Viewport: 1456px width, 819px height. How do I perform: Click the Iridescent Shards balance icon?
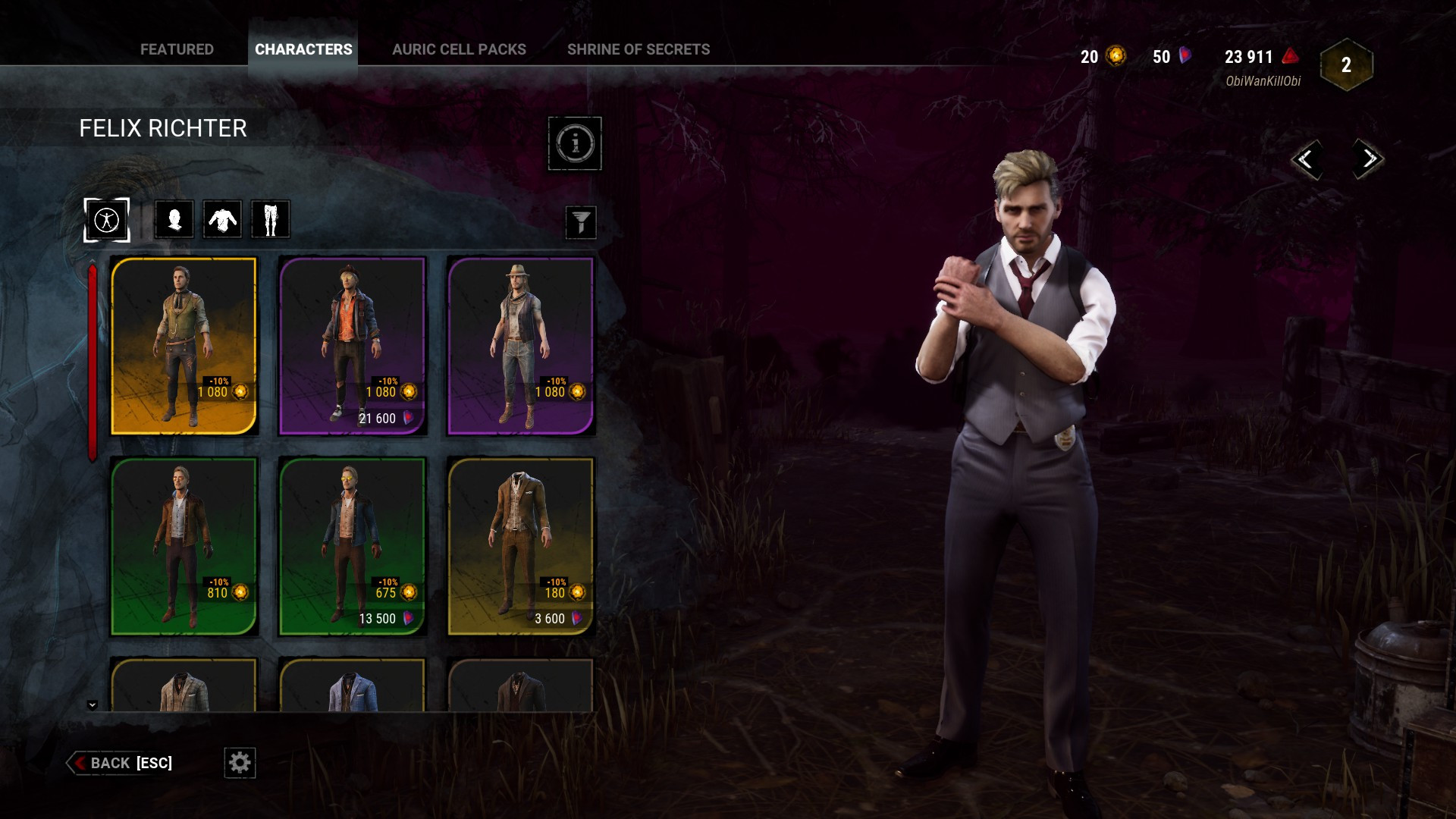click(x=1185, y=55)
